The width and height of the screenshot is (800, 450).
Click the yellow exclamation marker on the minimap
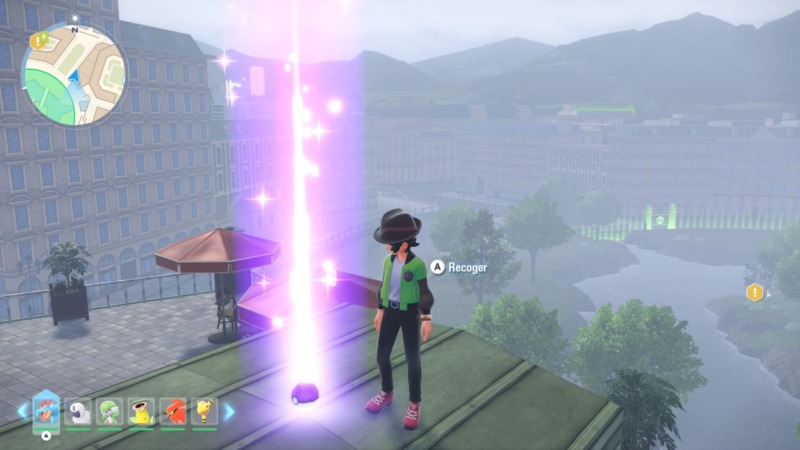pos(39,41)
